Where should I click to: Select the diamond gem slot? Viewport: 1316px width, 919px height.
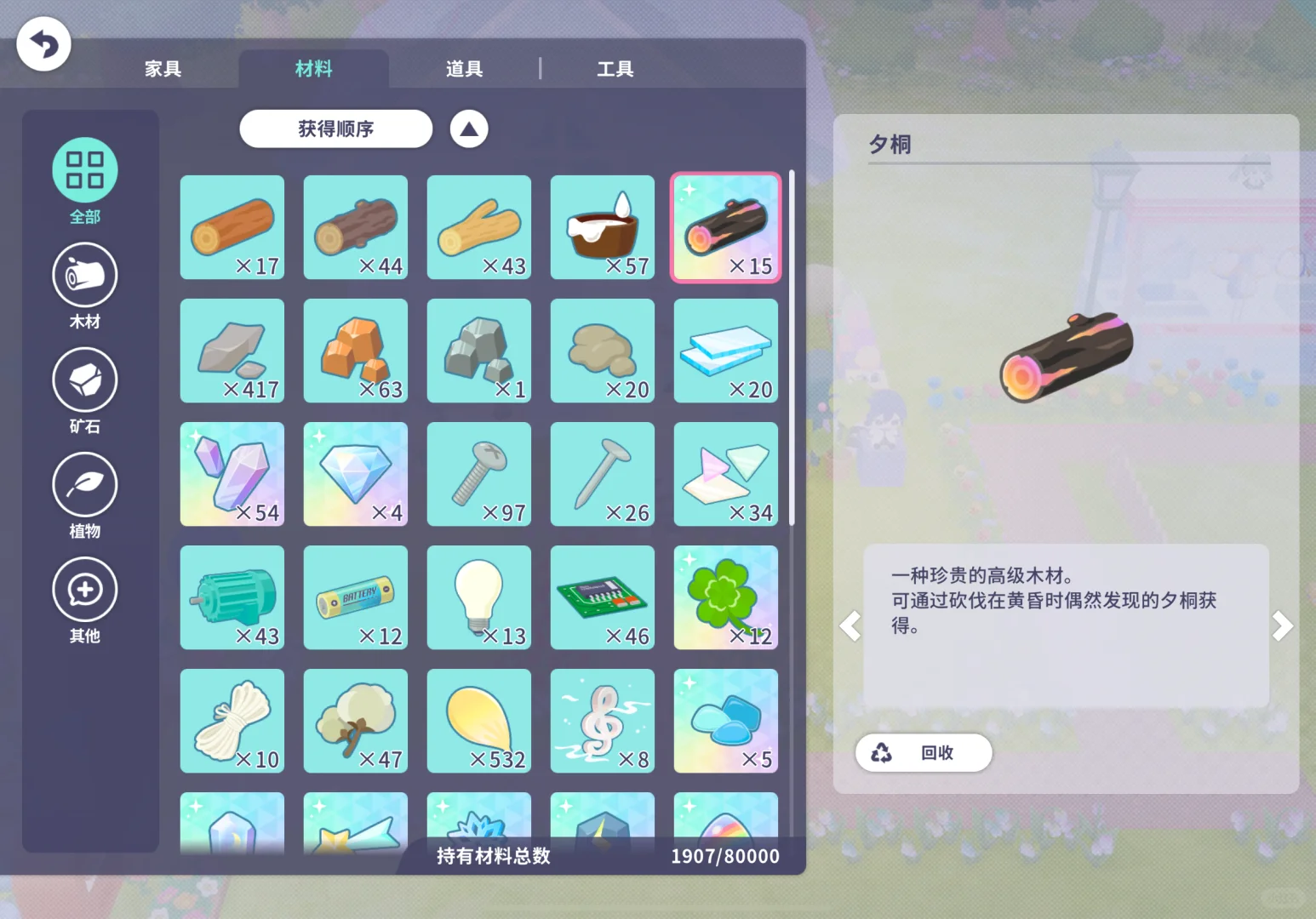(x=355, y=474)
